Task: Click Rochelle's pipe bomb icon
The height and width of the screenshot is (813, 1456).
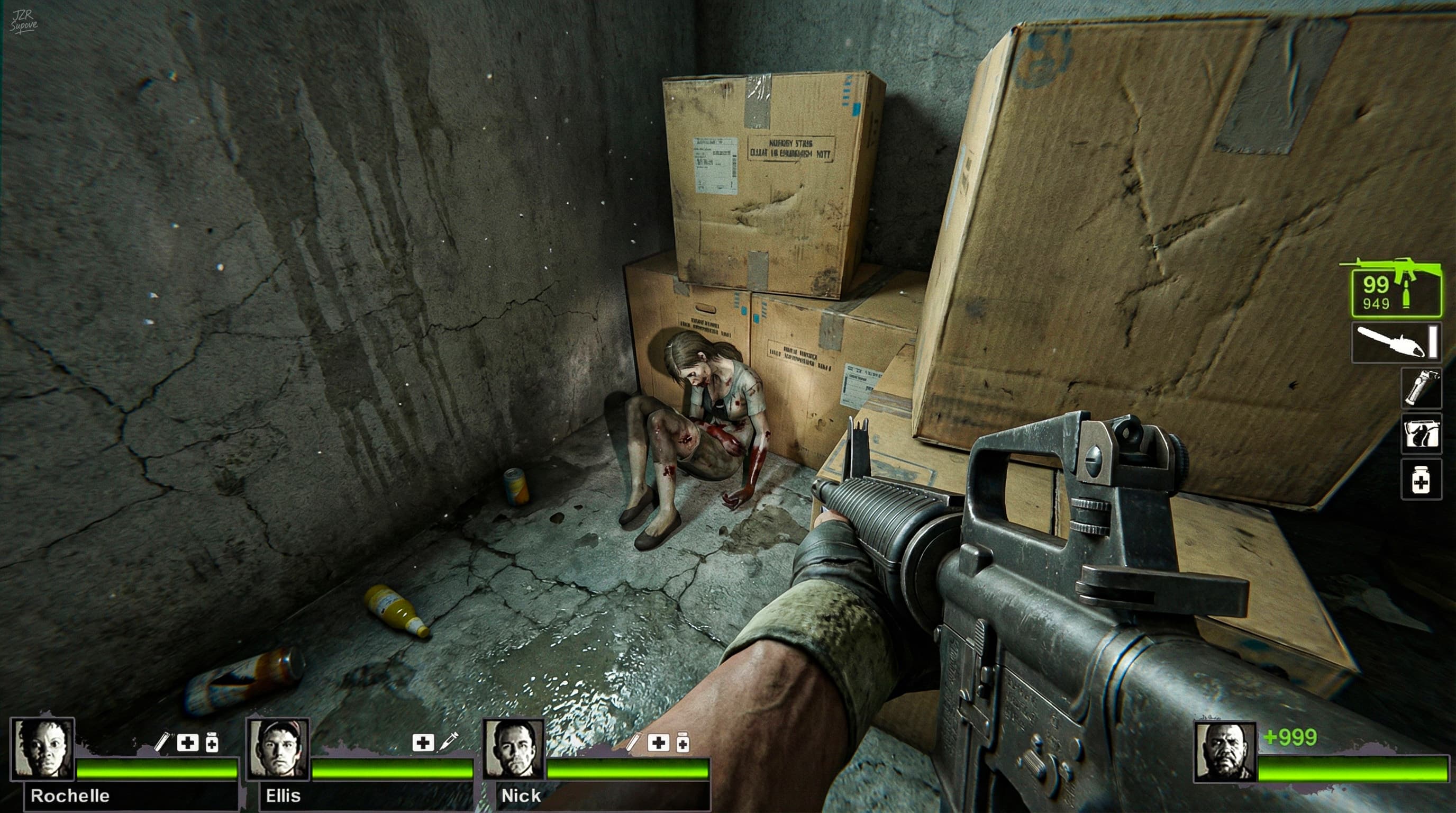Action: 162,742
